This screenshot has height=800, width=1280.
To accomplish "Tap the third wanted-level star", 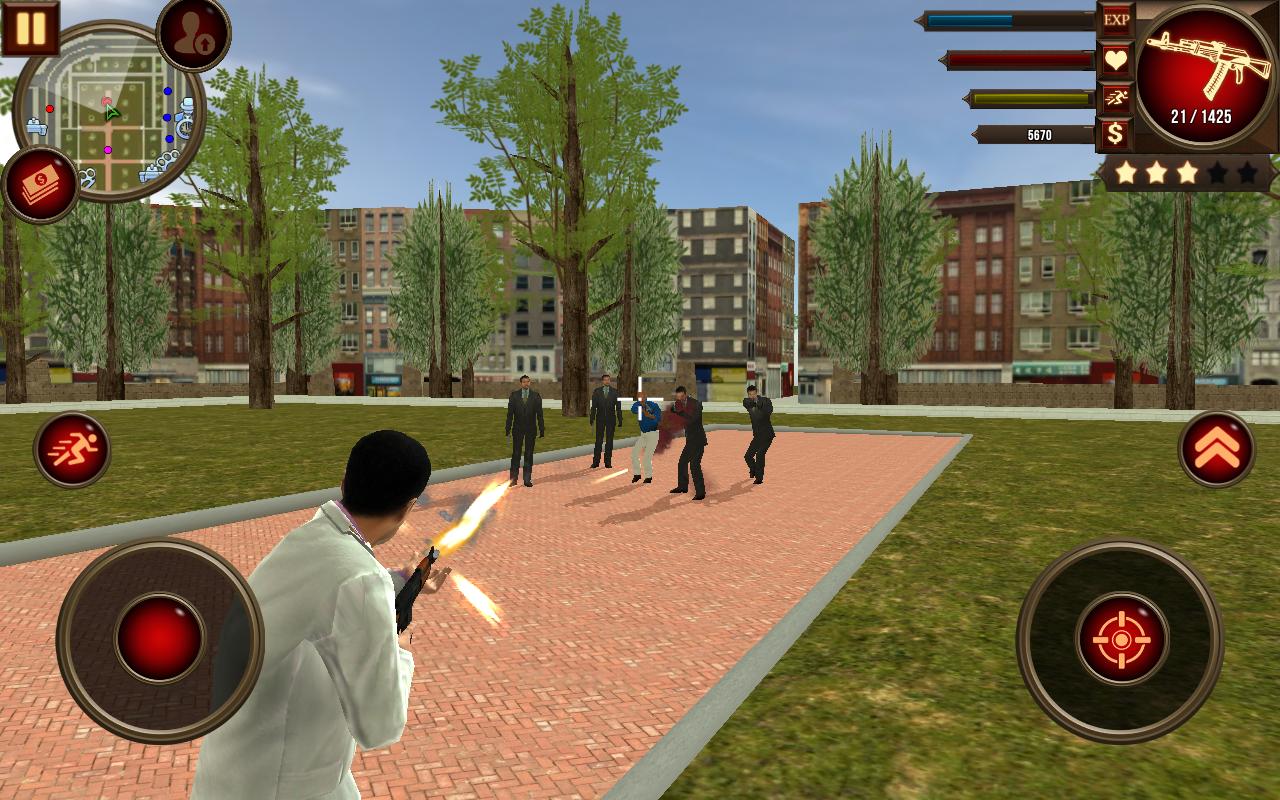I will coord(1186,172).
